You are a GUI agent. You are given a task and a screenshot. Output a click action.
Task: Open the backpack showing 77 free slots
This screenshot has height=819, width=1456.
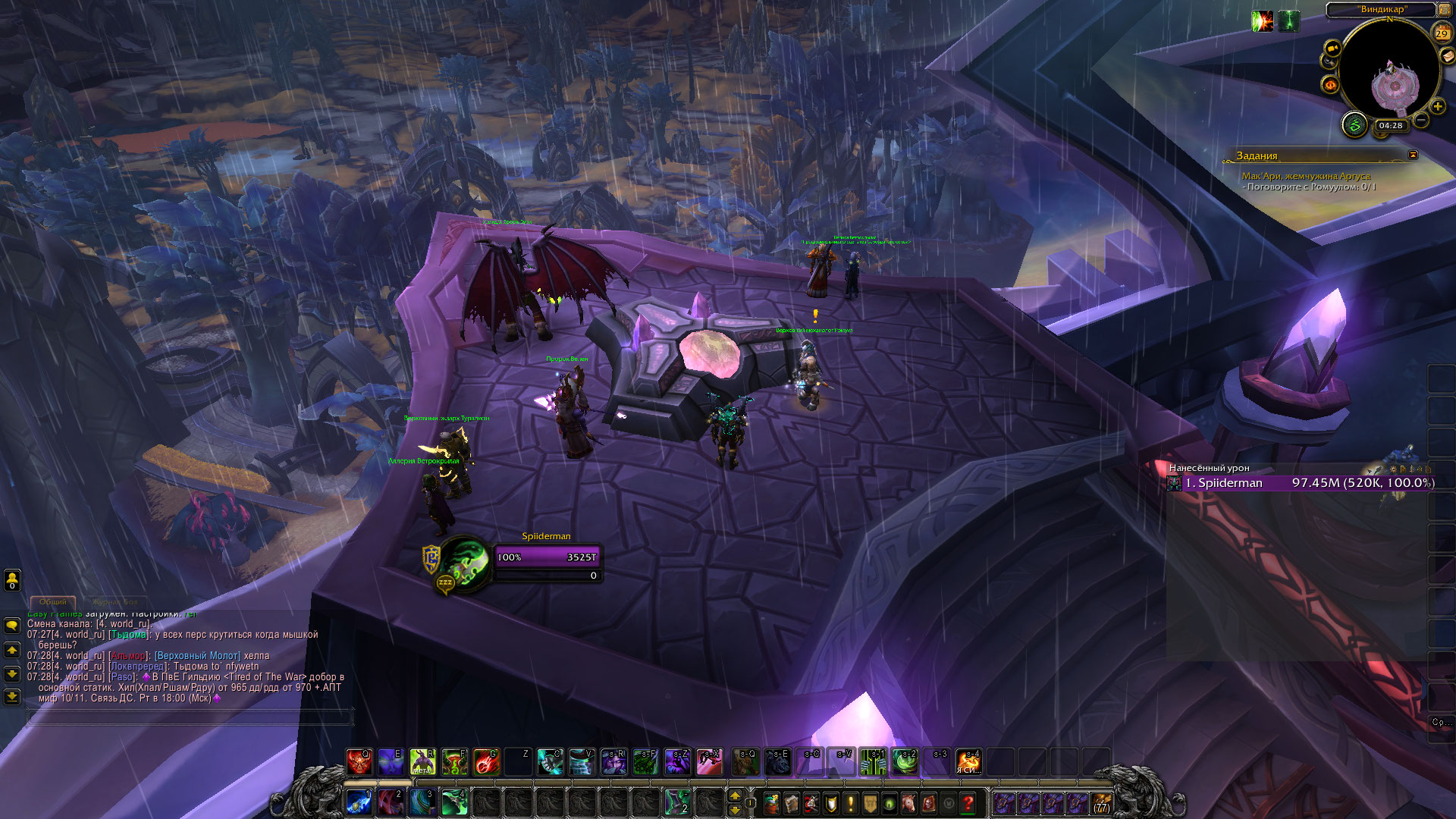pyautogui.click(x=1101, y=803)
